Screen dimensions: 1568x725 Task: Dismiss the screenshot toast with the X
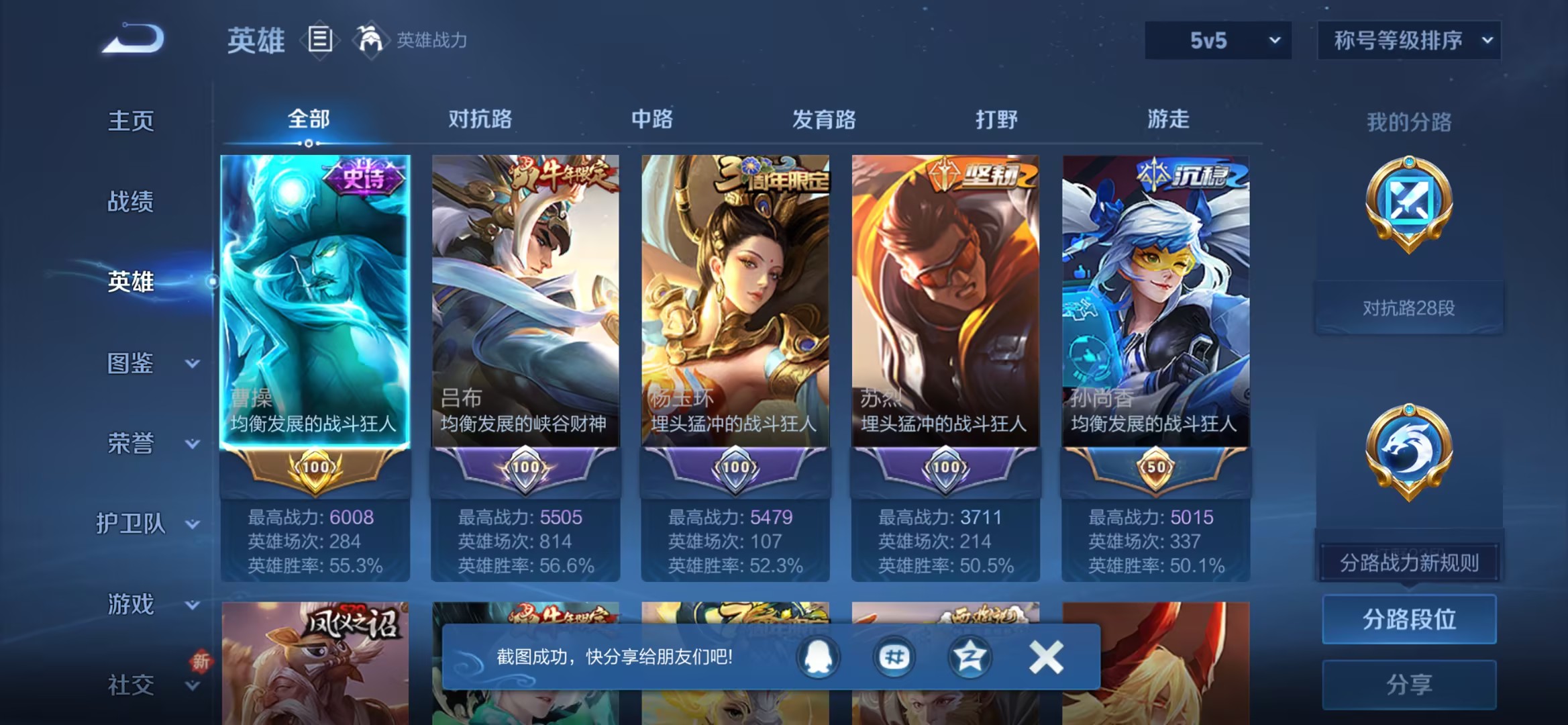coord(1045,657)
